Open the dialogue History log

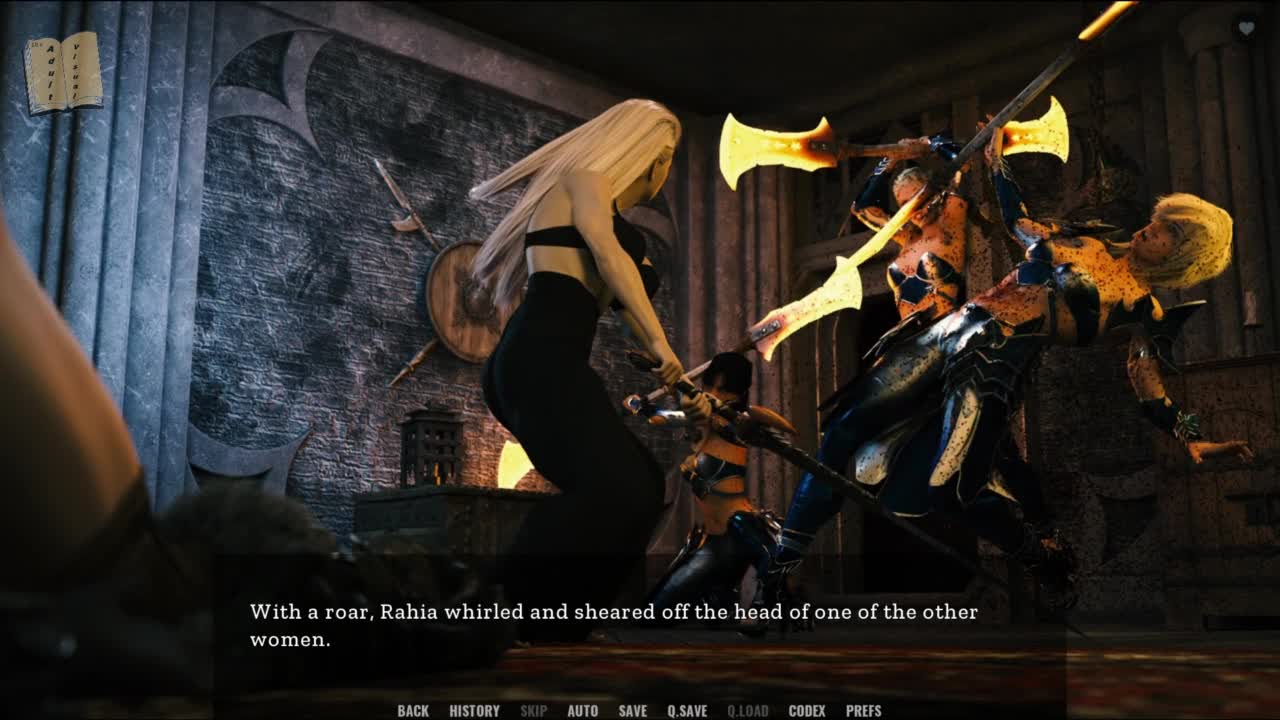tap(474, 711)
